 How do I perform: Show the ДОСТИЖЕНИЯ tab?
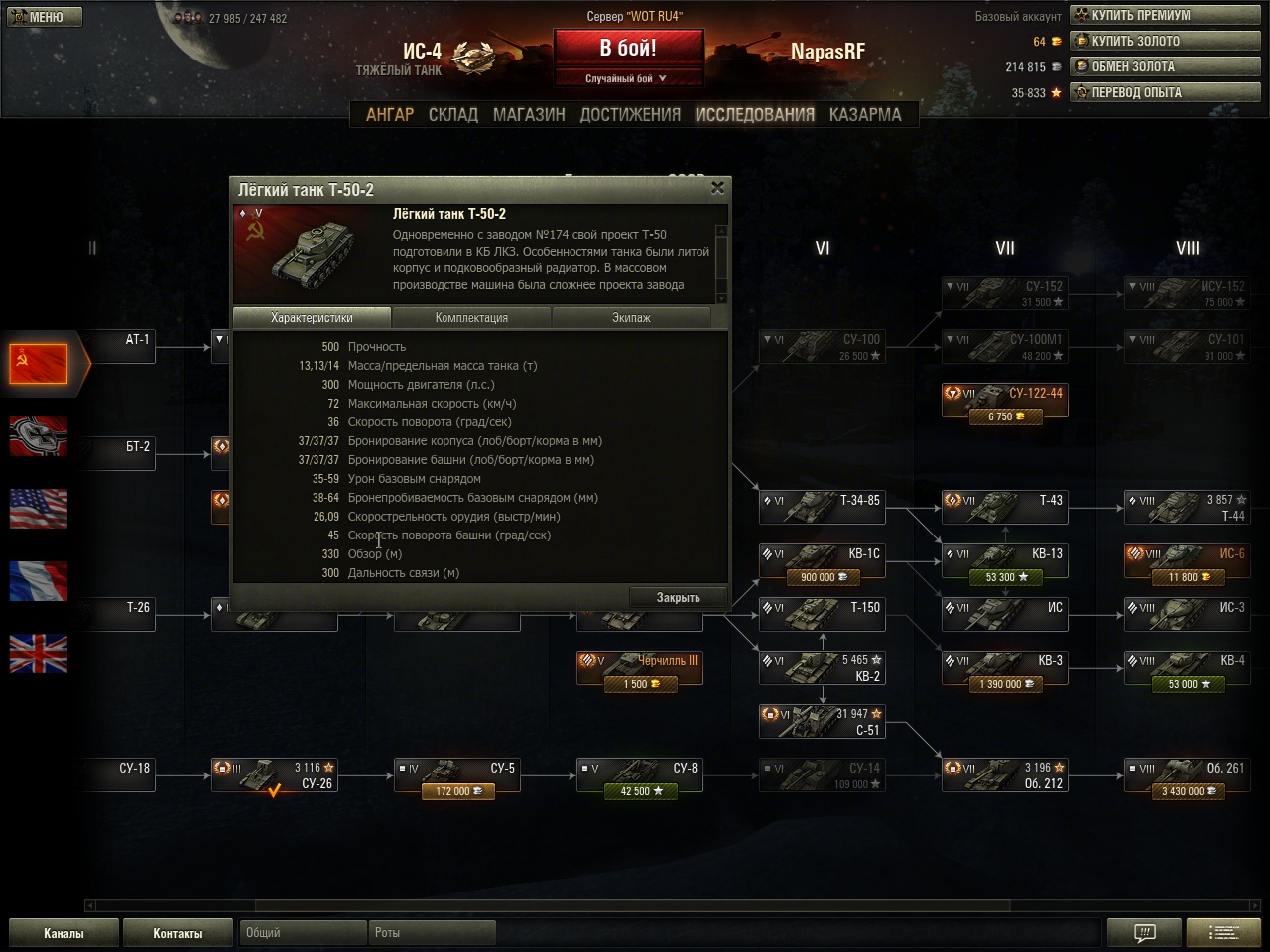click(x=630, y=114)
